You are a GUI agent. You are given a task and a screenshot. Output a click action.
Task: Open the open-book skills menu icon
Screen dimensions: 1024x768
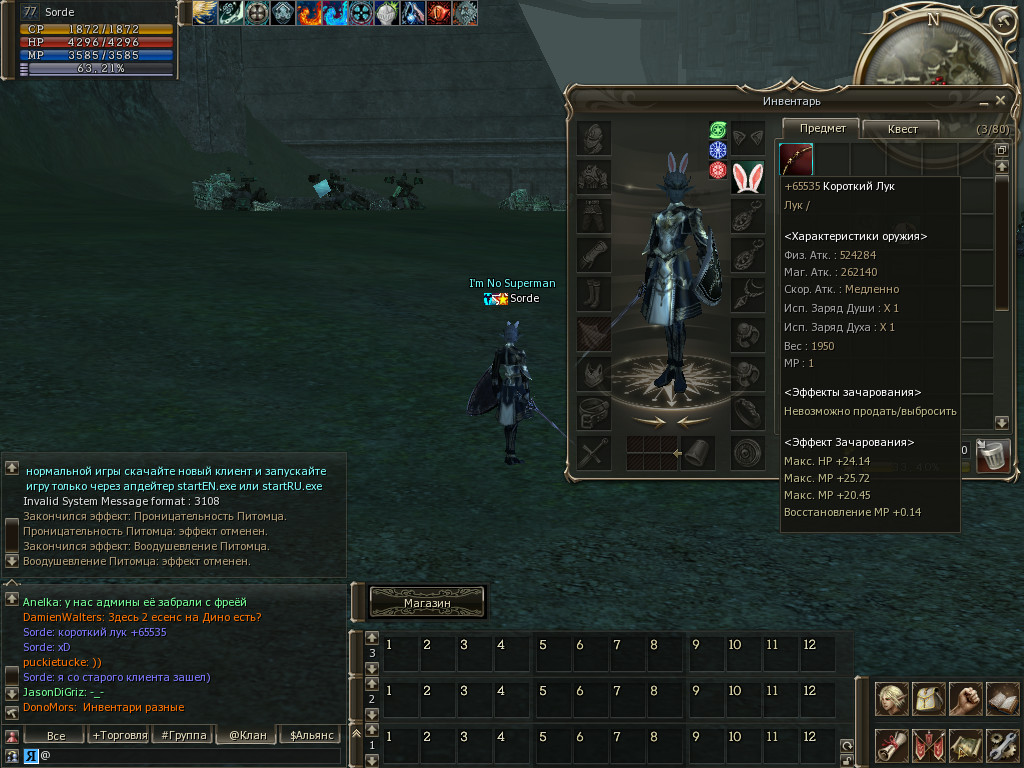pyautogui.click(x=1002, y=699)
